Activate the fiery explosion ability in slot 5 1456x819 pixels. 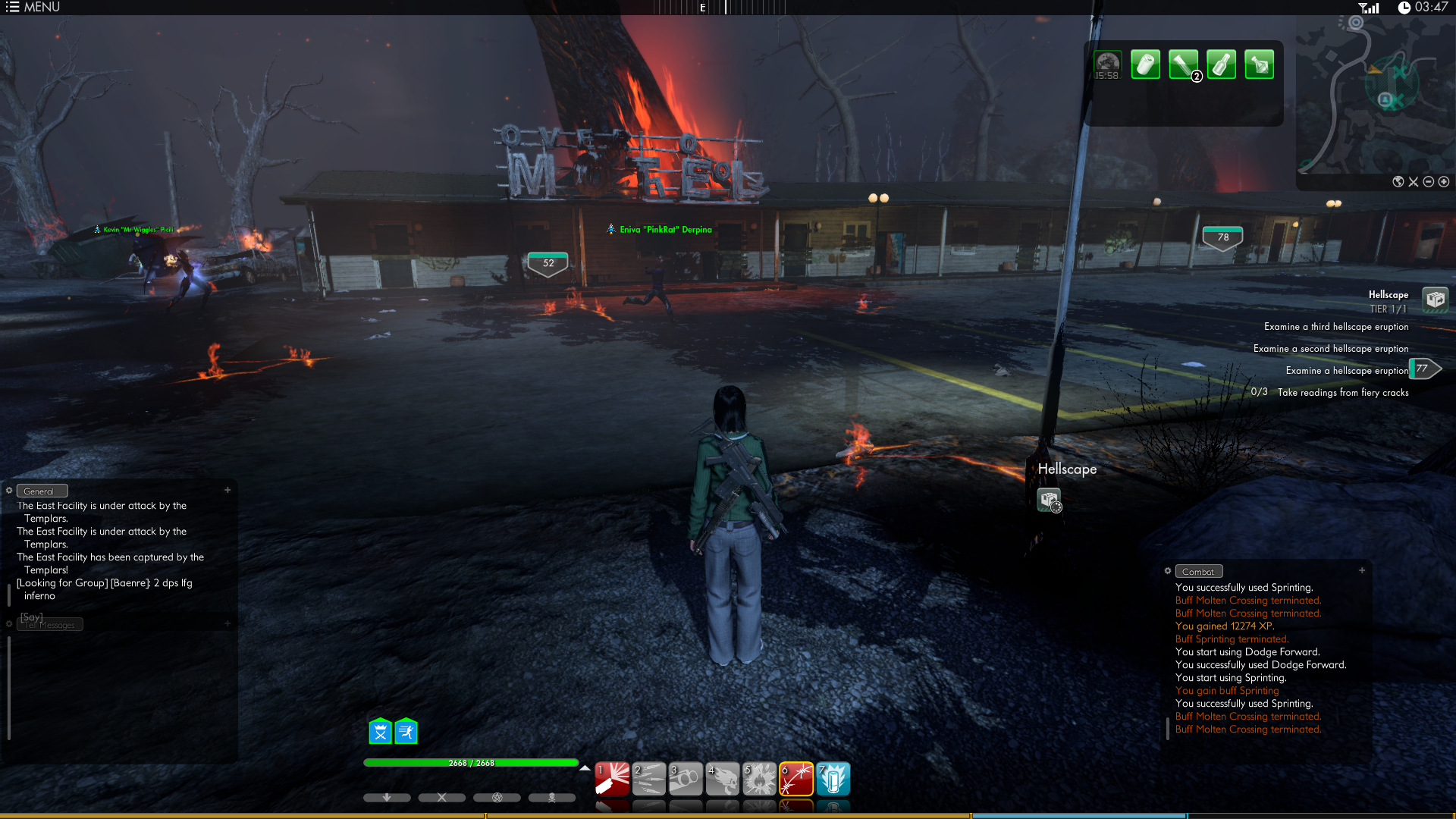pos(759,779)
